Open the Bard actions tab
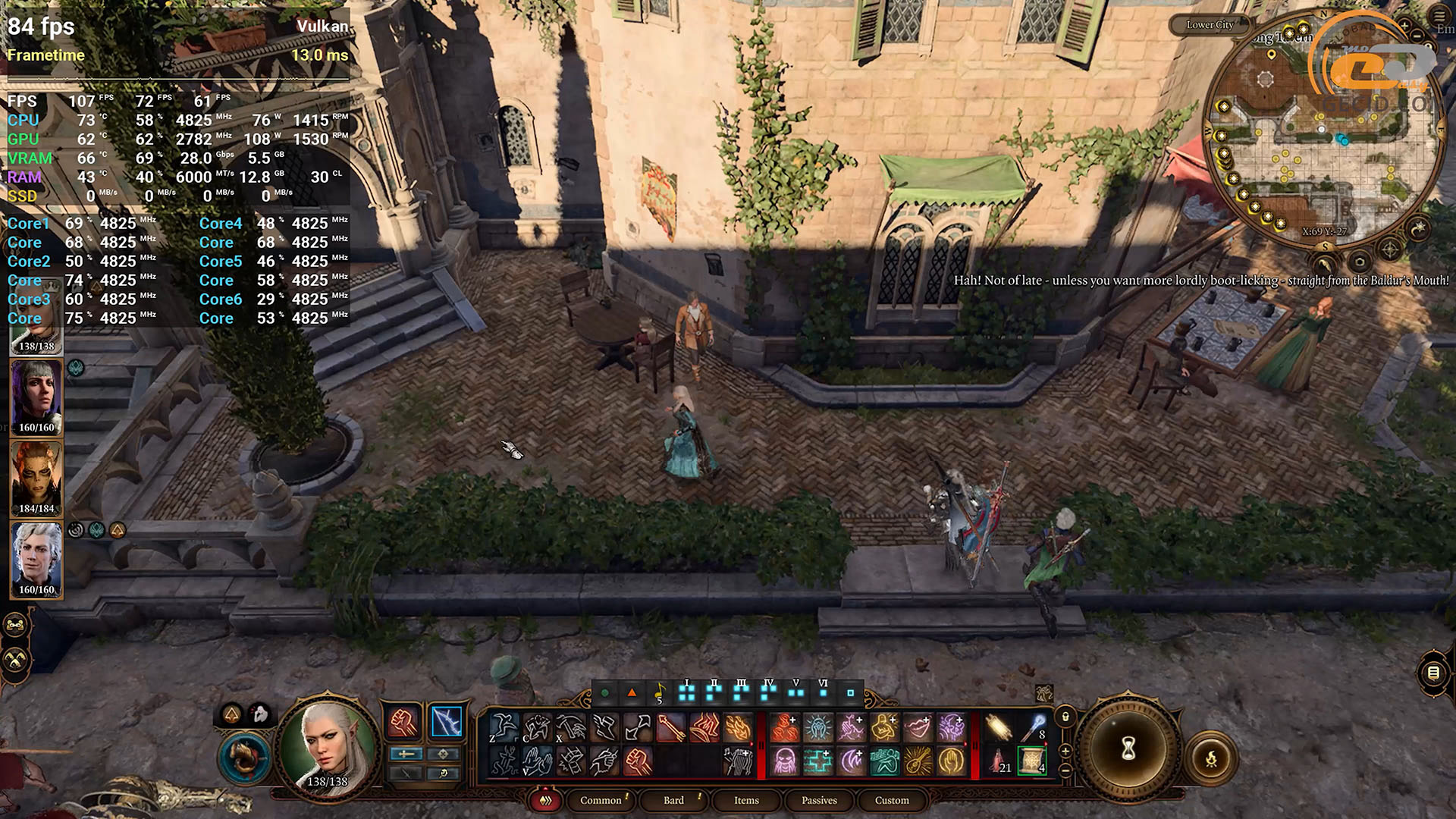The image size is (1456, 819). click(x=673, y=800)
